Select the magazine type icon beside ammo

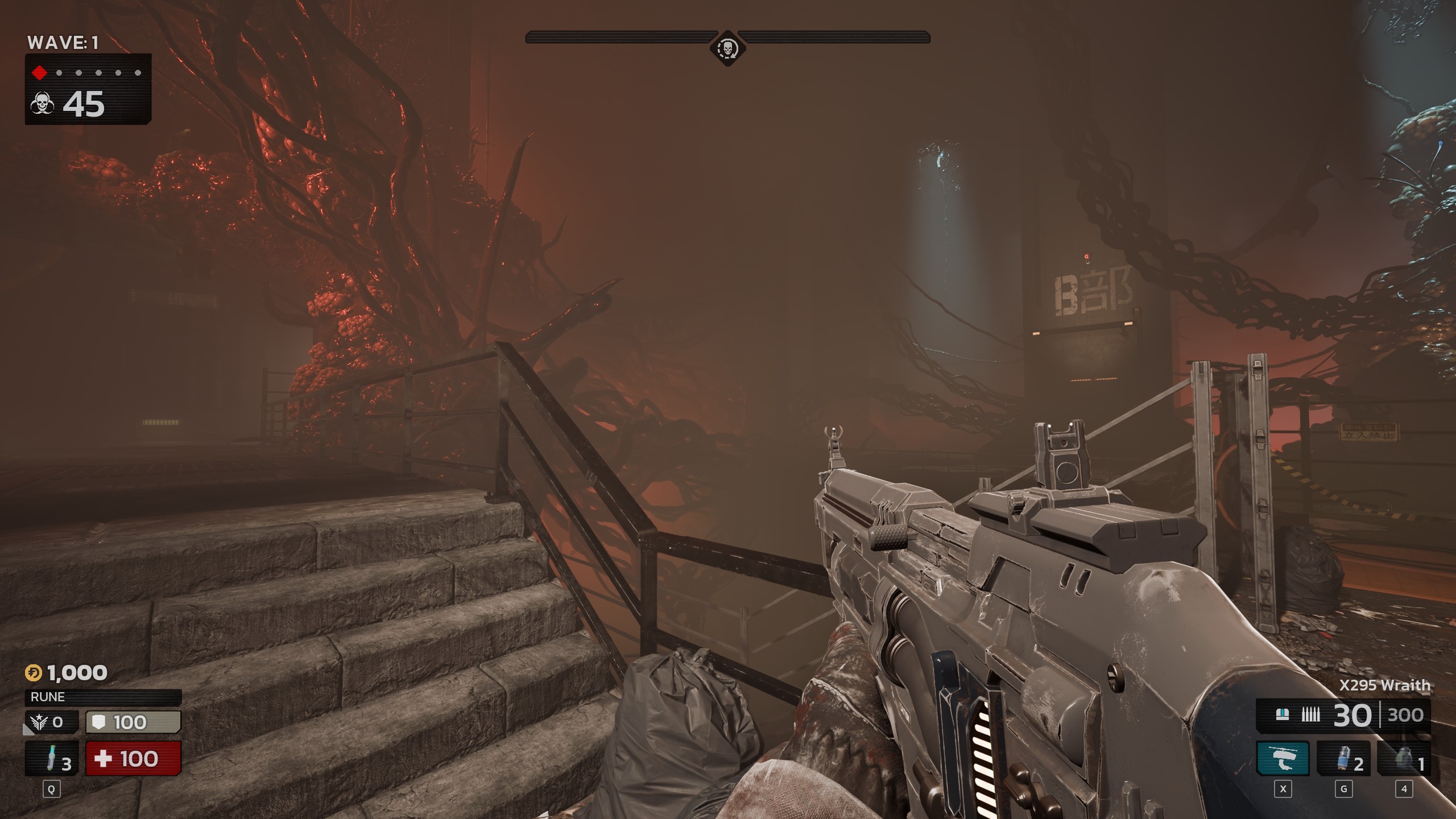pos(1282,714)
